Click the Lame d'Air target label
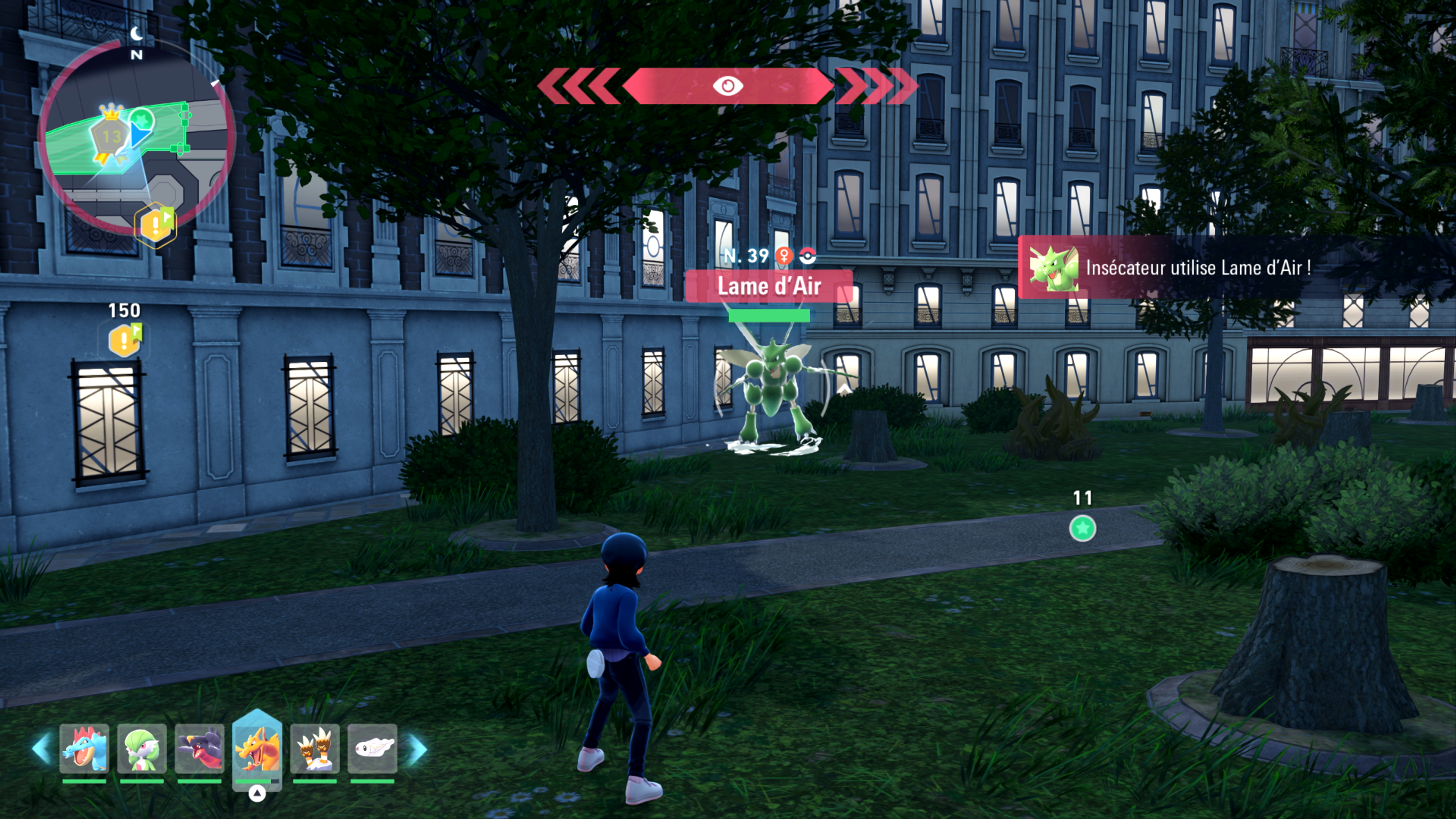The height and width of the screenshot is (819, 1456). 769,286
